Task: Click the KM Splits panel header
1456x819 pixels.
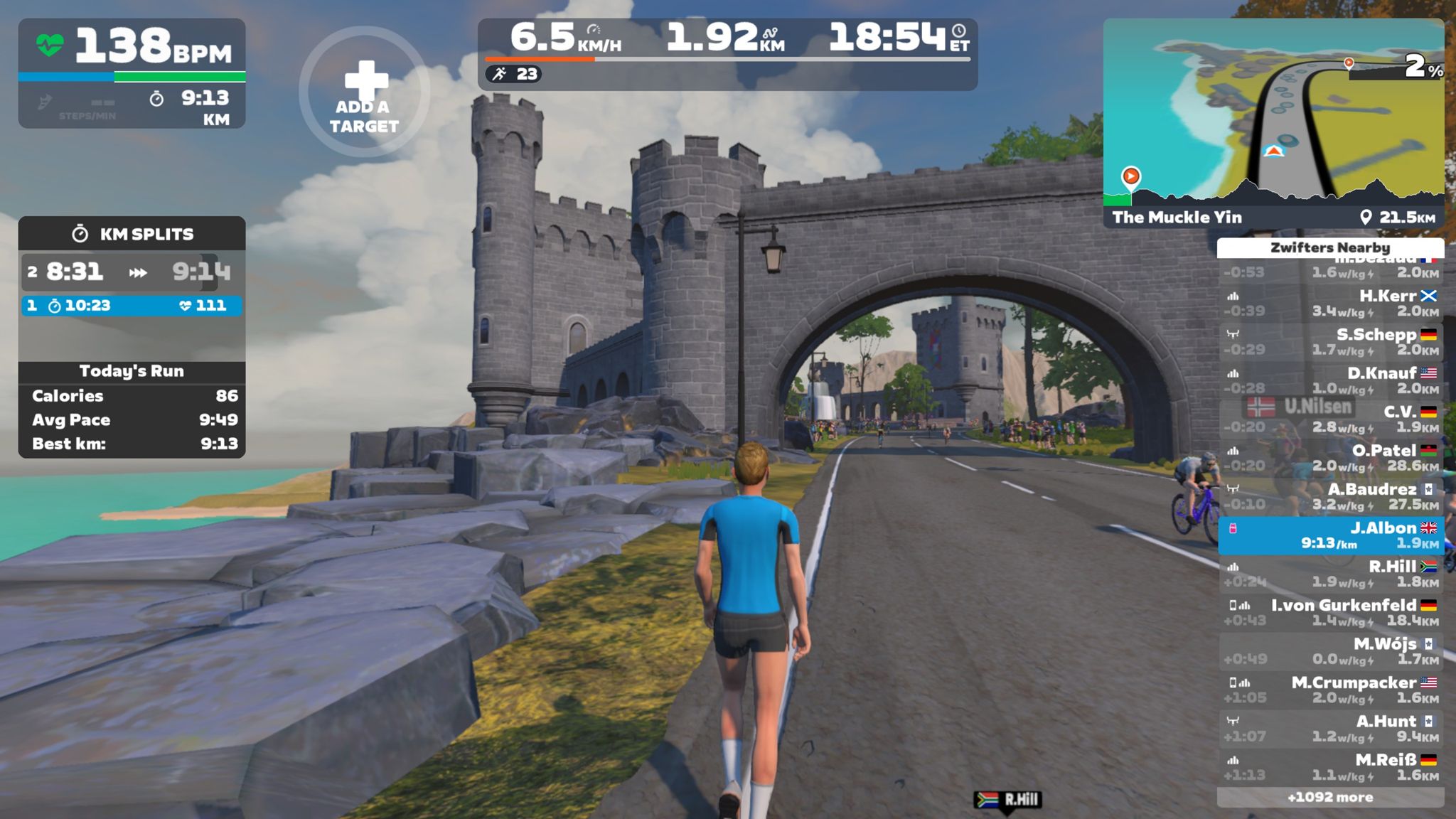Action: 132,234
